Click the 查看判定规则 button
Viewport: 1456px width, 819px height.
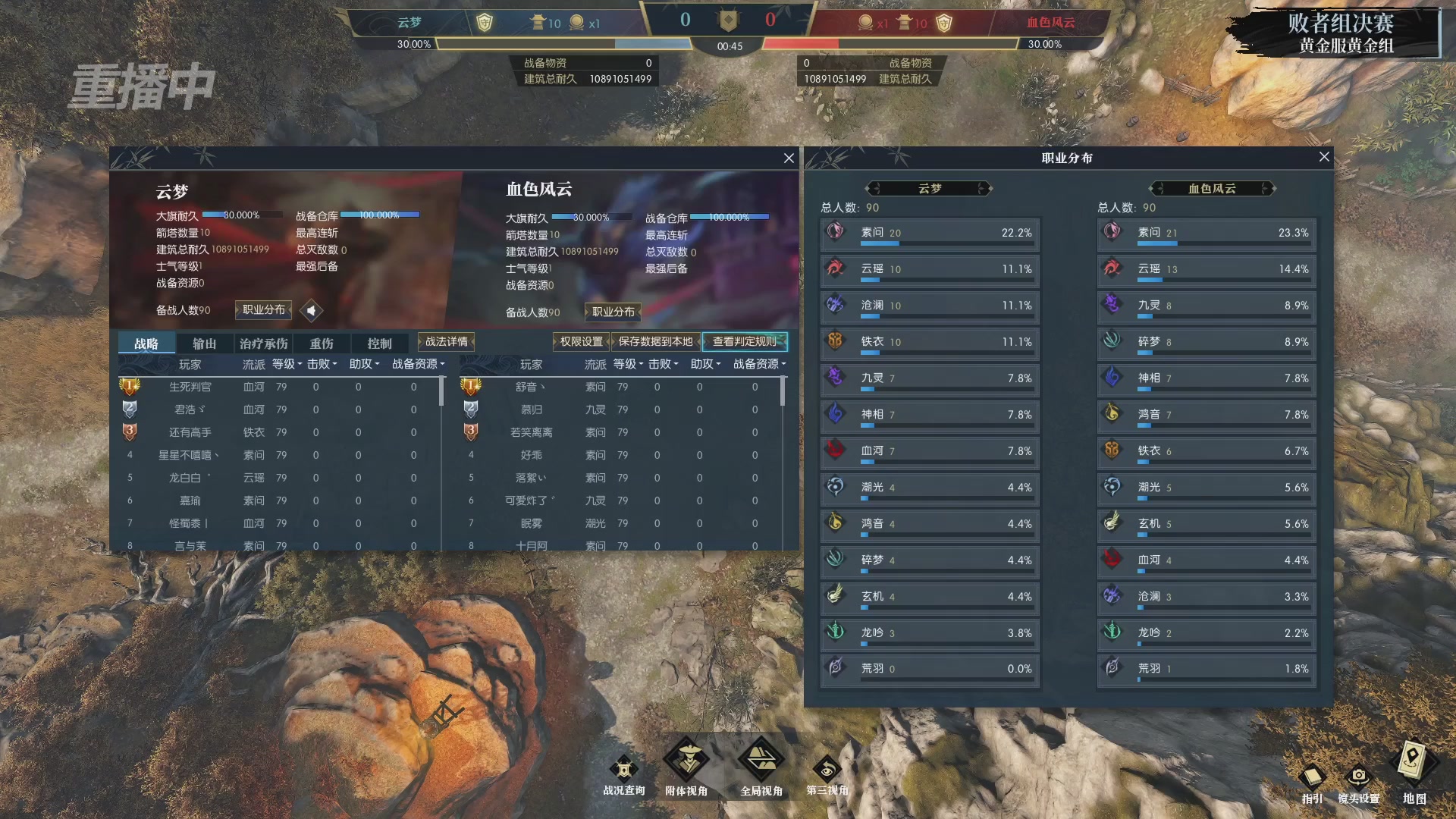[x=746, y=342]
